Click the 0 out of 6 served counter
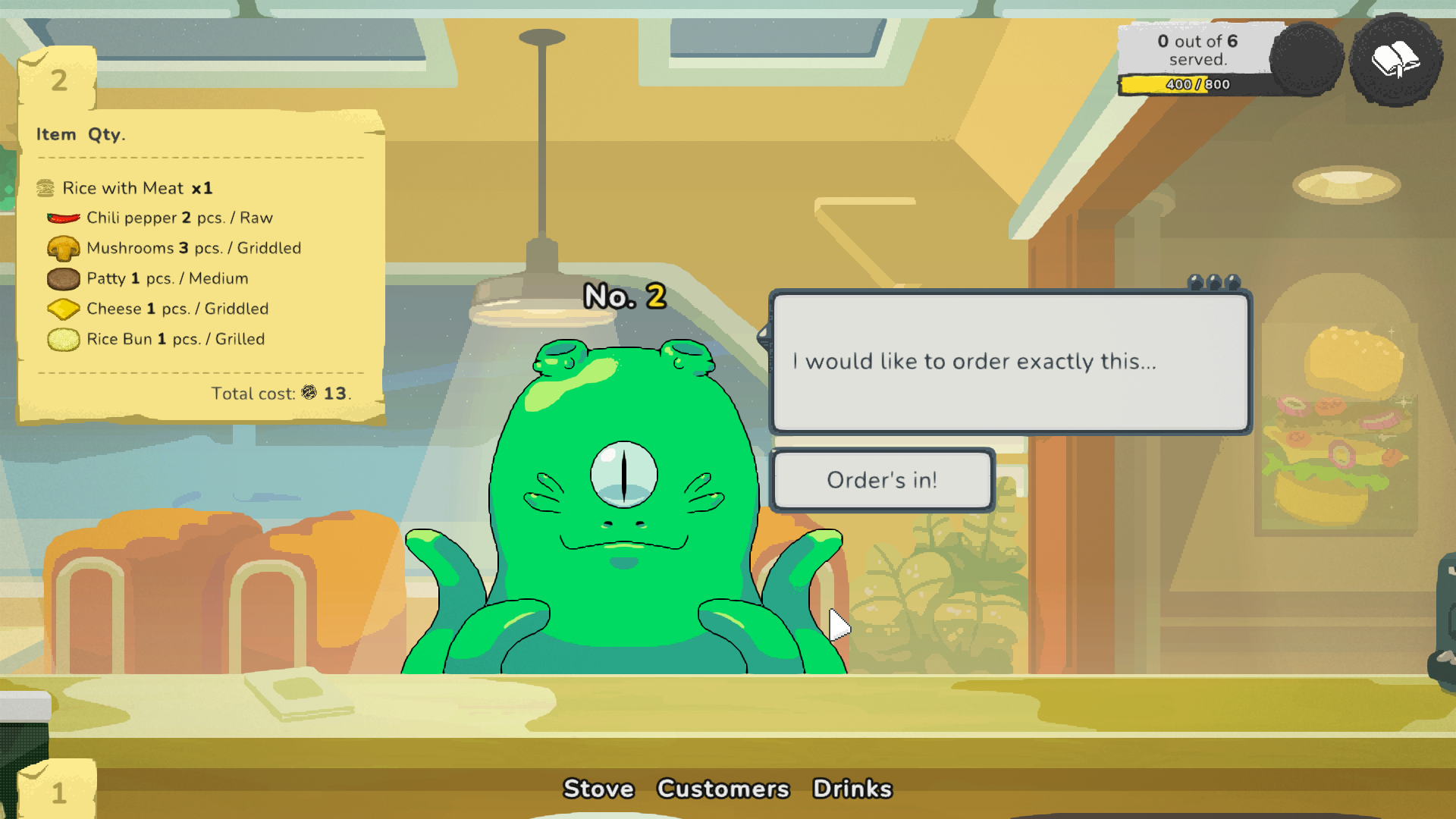The height and width of the screenshot is (819, 1456). 1197,49
